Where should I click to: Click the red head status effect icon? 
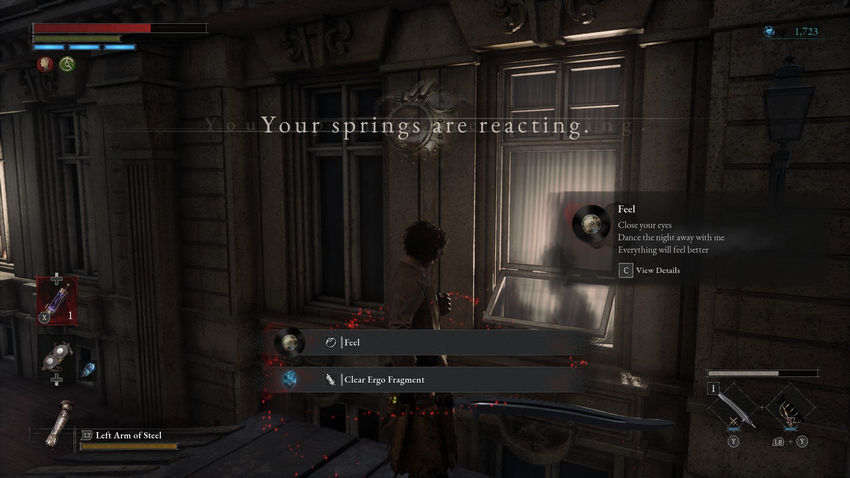click(x=45, y=63)
